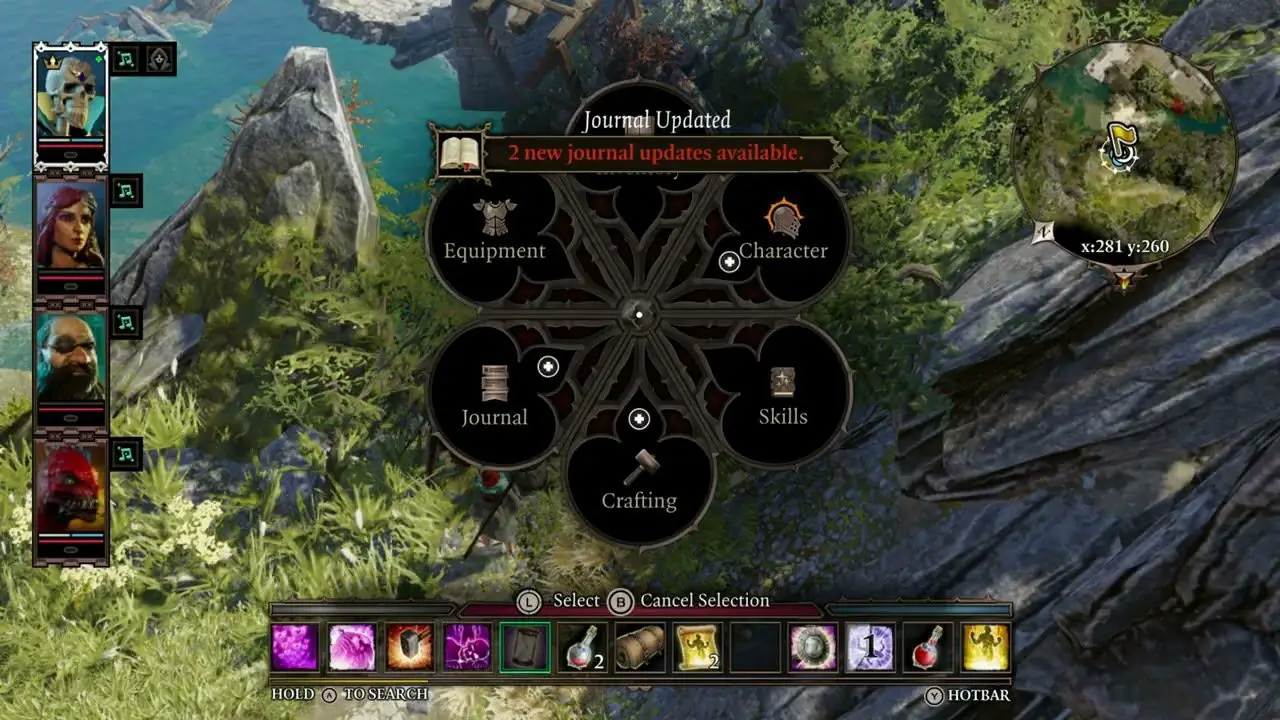
Task: Open the Journal from the radial menu
Action: tap(495, 398)
